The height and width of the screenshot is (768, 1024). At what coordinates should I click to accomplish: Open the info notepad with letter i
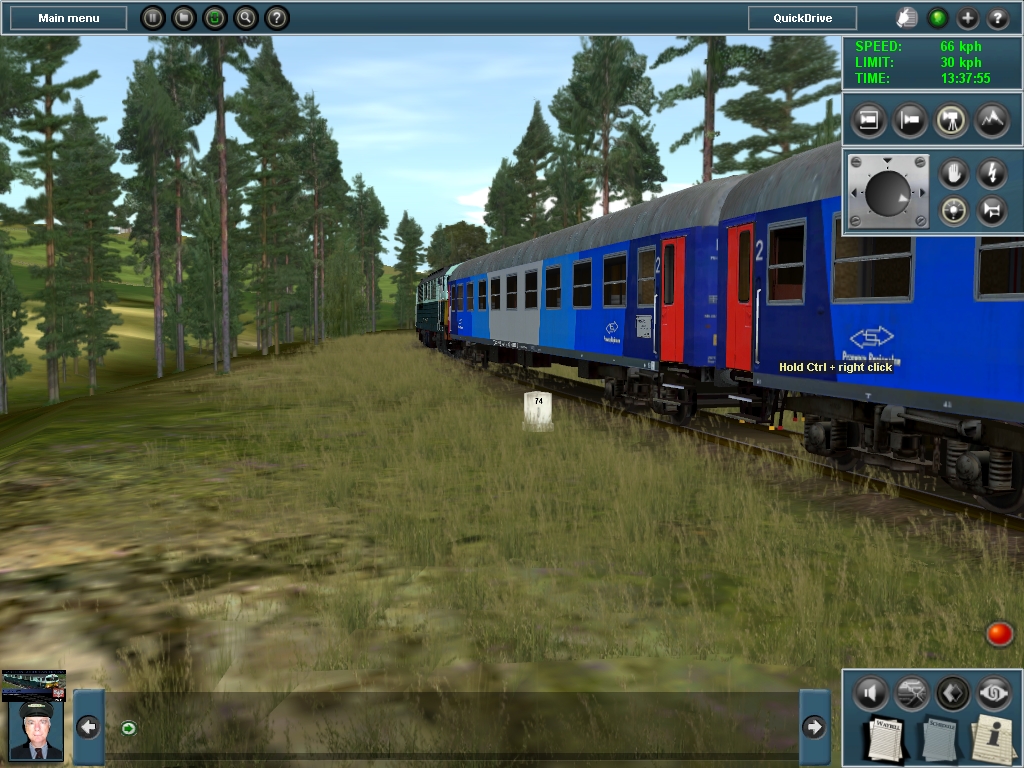coord(994,738)
